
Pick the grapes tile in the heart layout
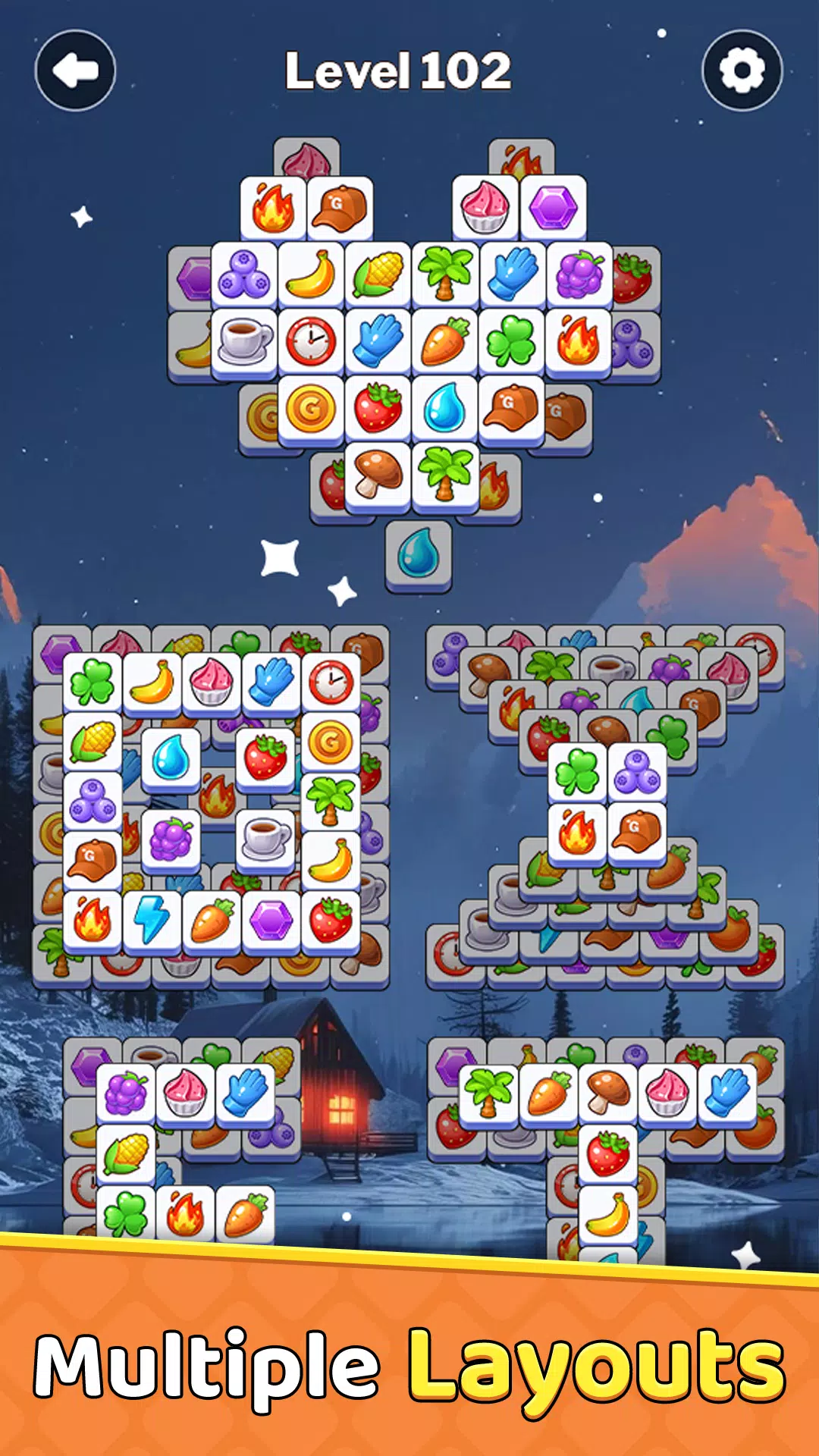tap(579, 274)
